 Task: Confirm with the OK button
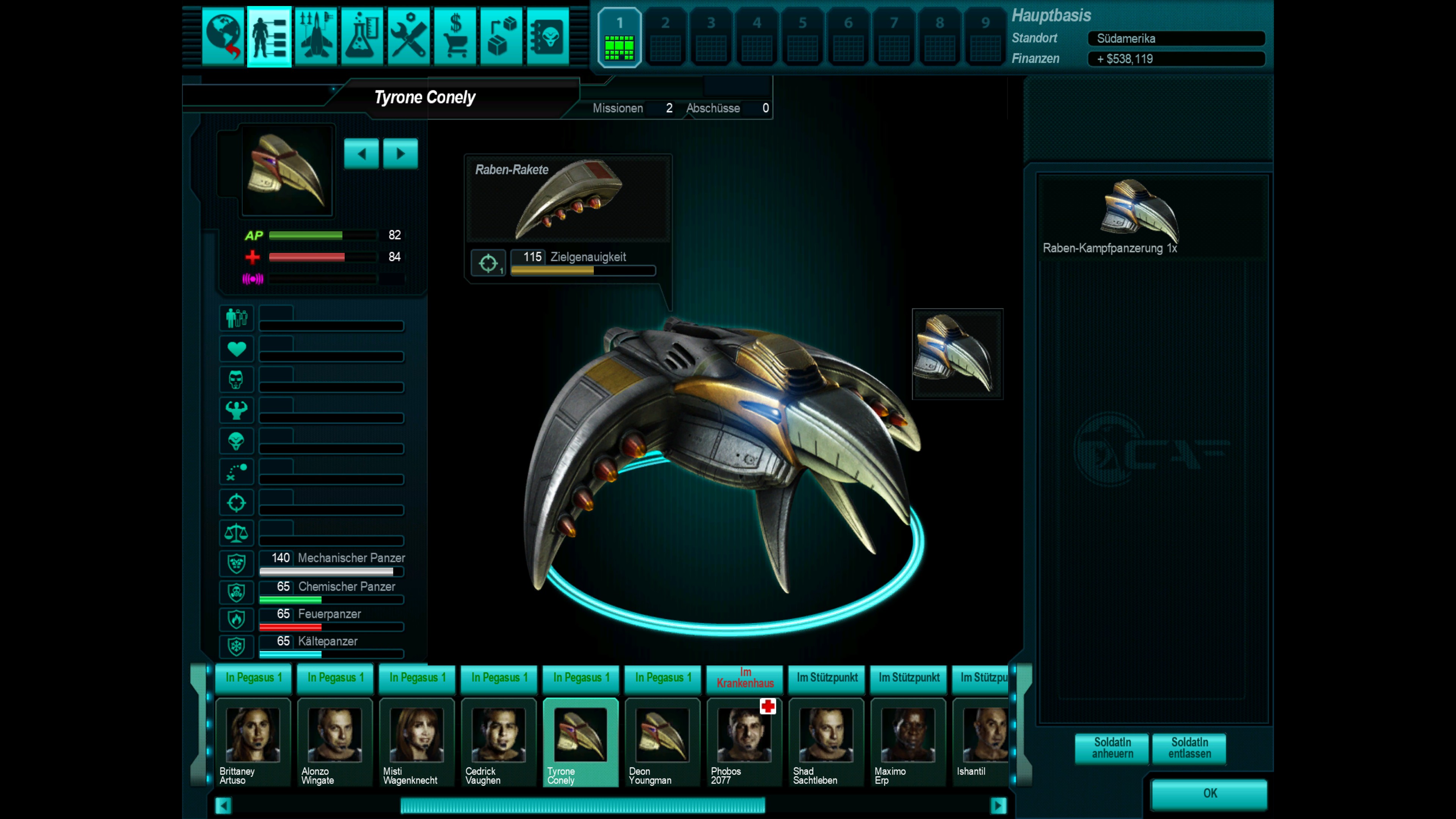click(x=1210, y=793)
